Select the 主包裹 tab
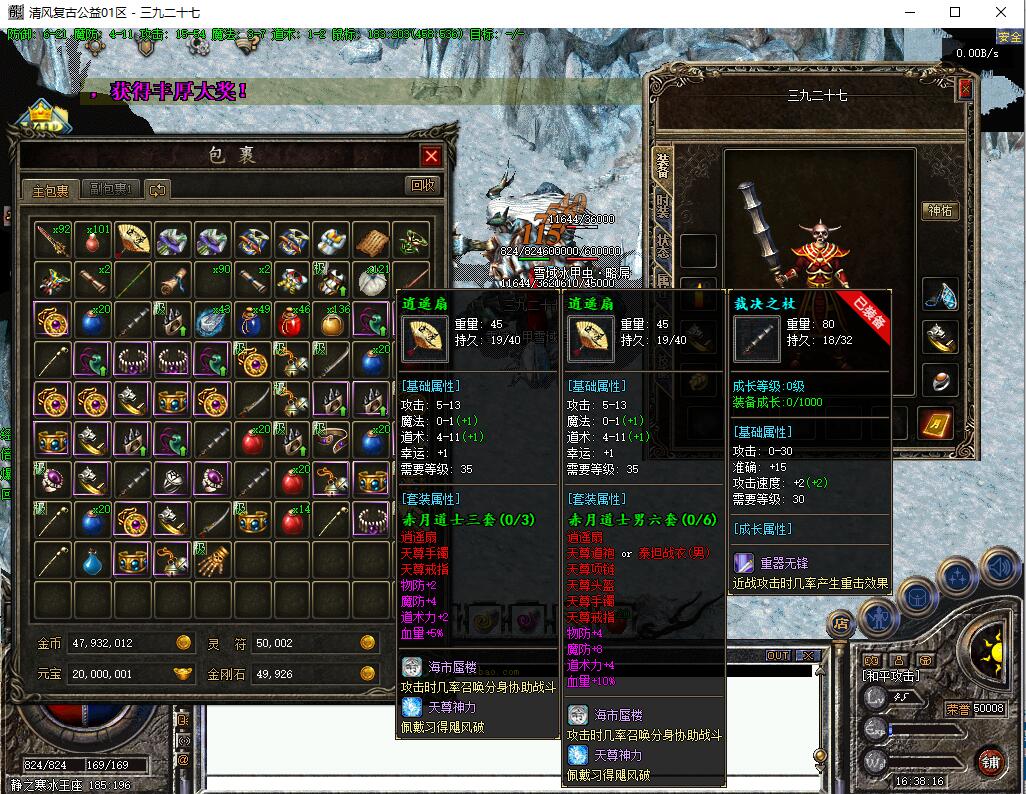The height and width of the screenshot is (794, 1026). point(51,190)
